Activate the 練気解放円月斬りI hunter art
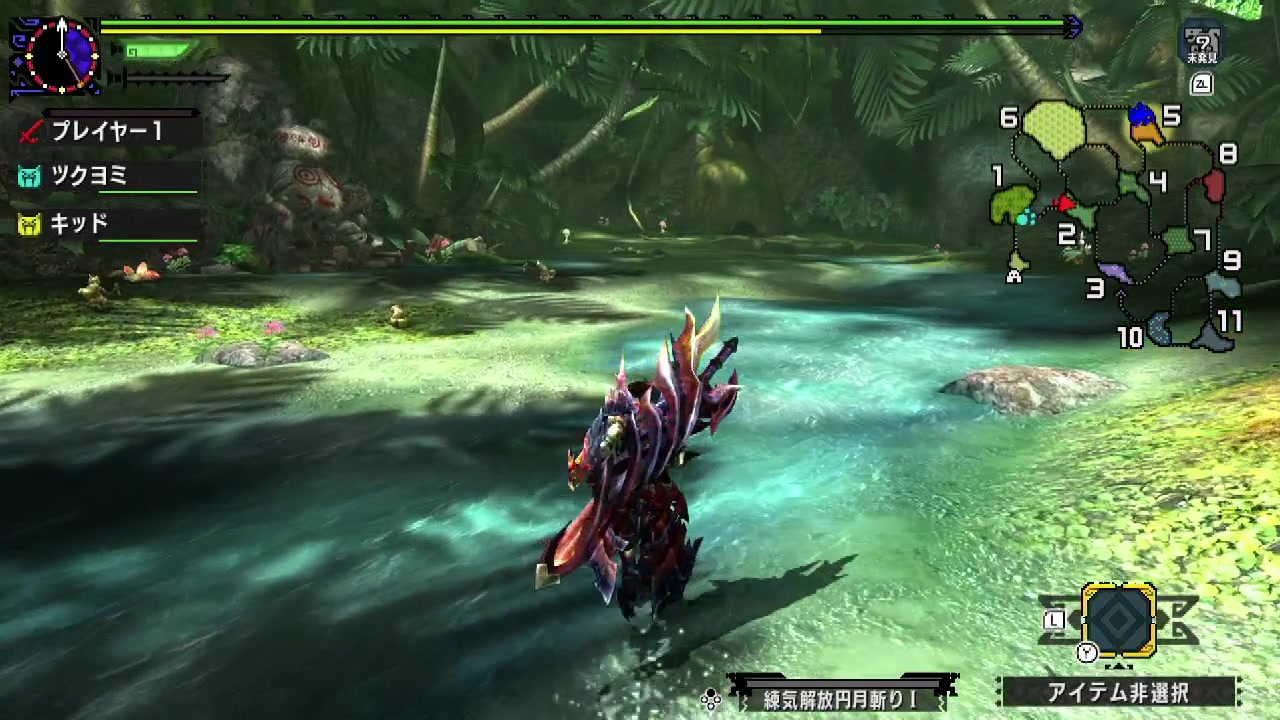1280x720 pixels. tap(840, 698)
